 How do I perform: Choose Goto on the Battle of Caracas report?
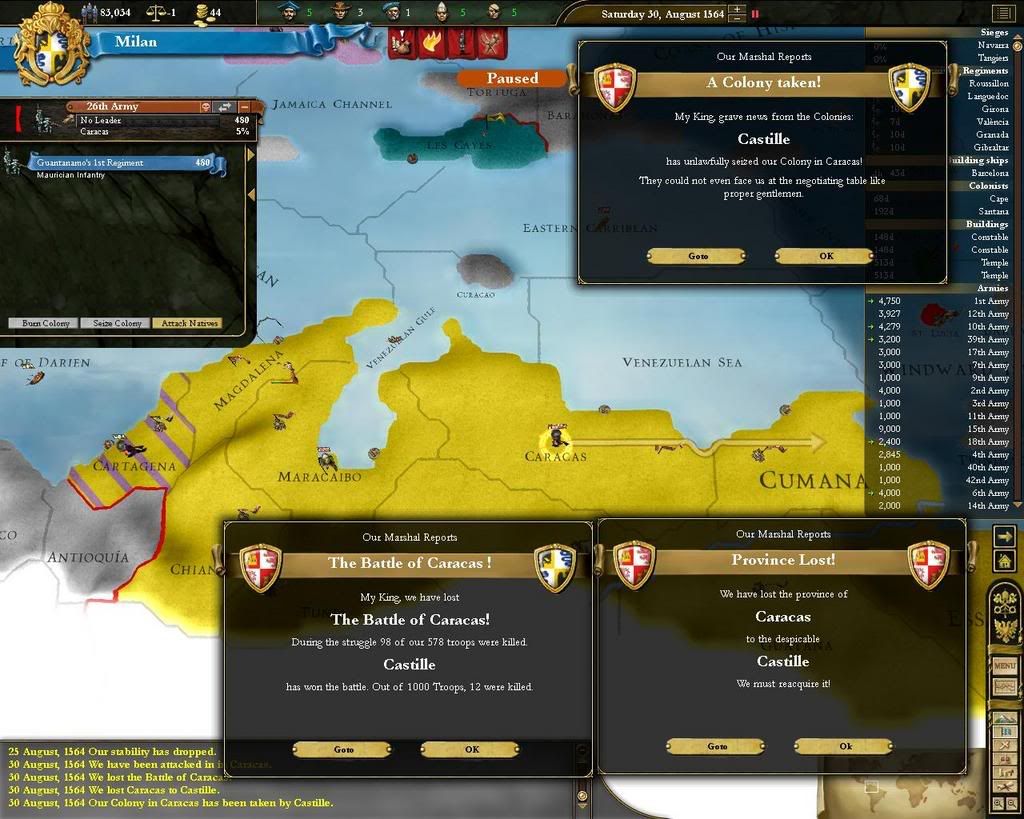[x=342, y=749]
